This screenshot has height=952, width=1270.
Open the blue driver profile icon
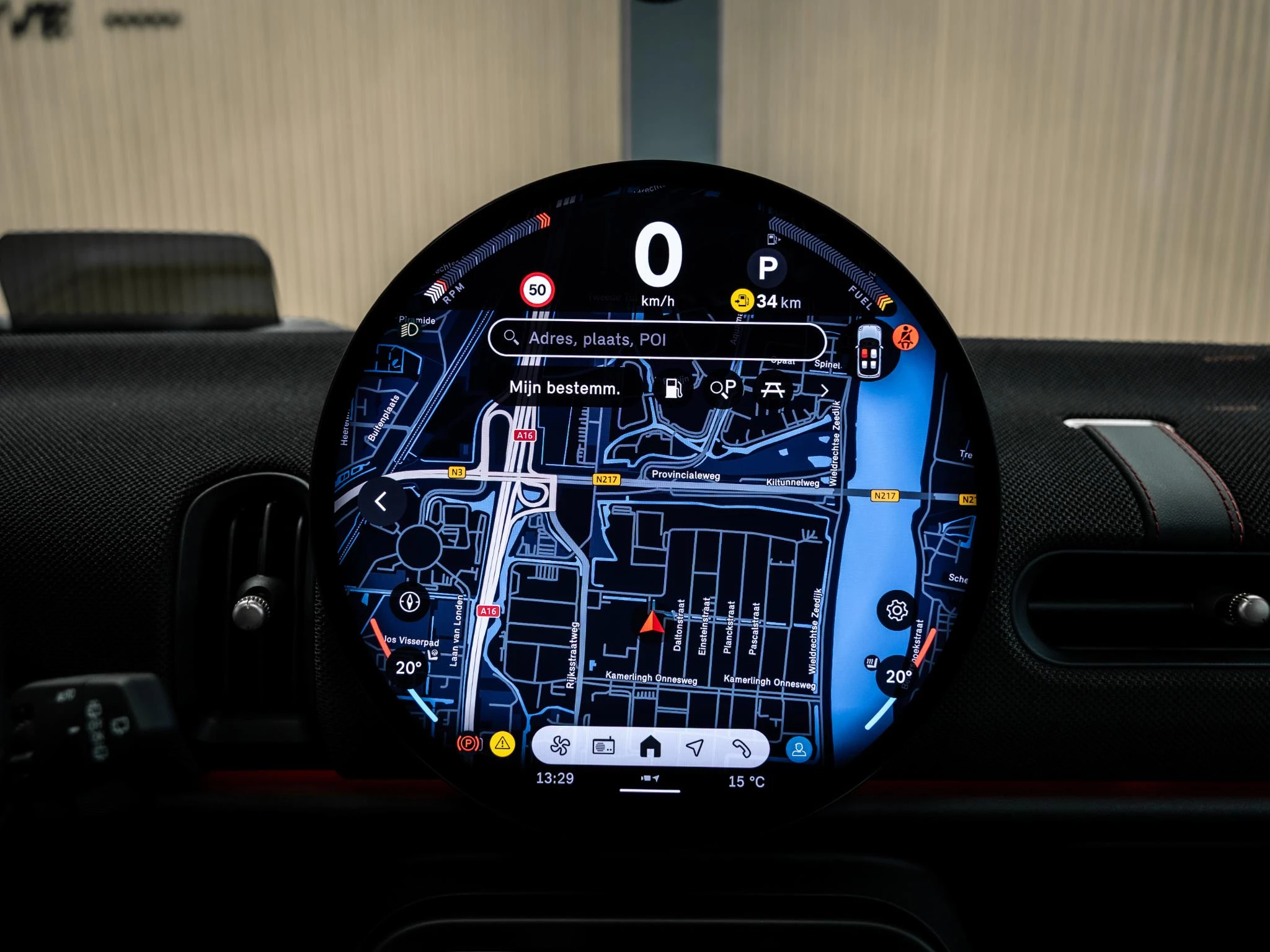pos(799,749)
